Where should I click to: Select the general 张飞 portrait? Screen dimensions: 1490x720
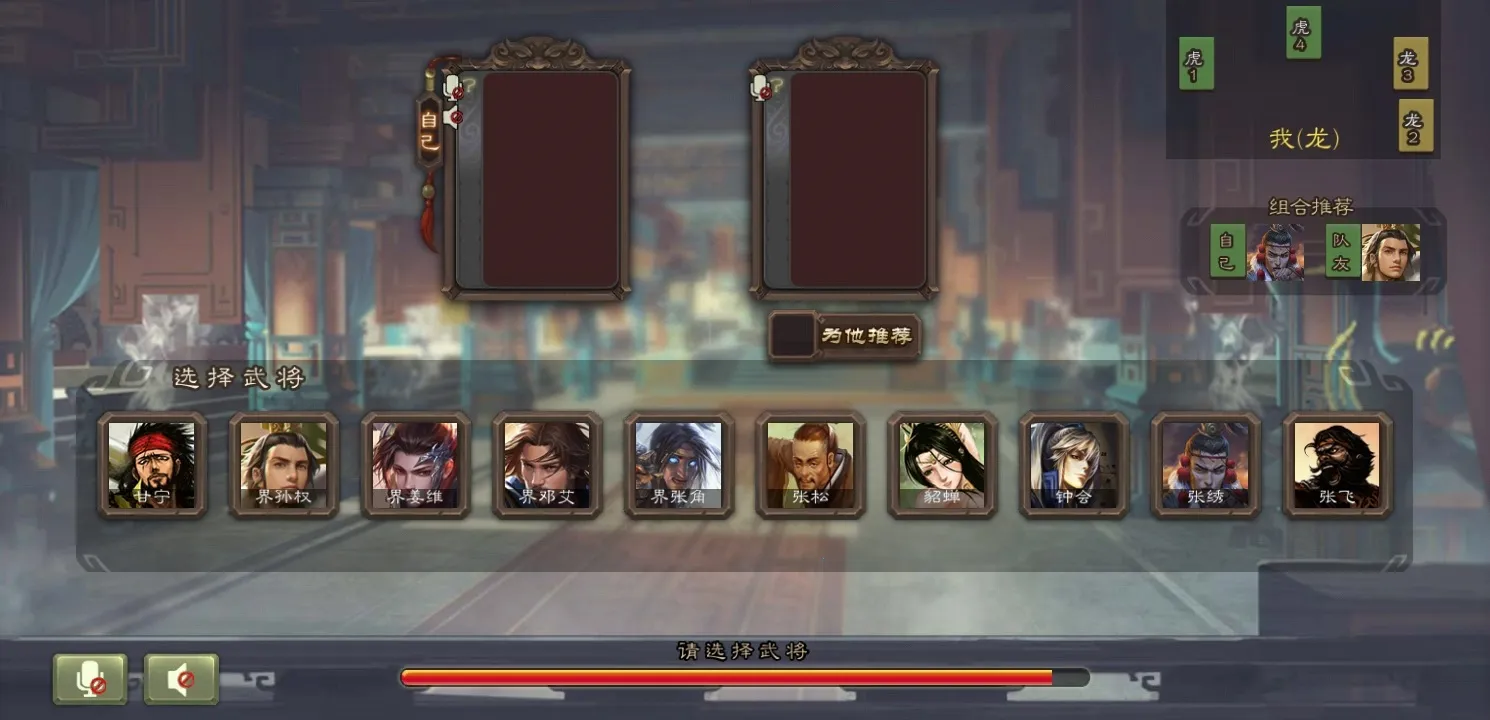(1337, 466)
